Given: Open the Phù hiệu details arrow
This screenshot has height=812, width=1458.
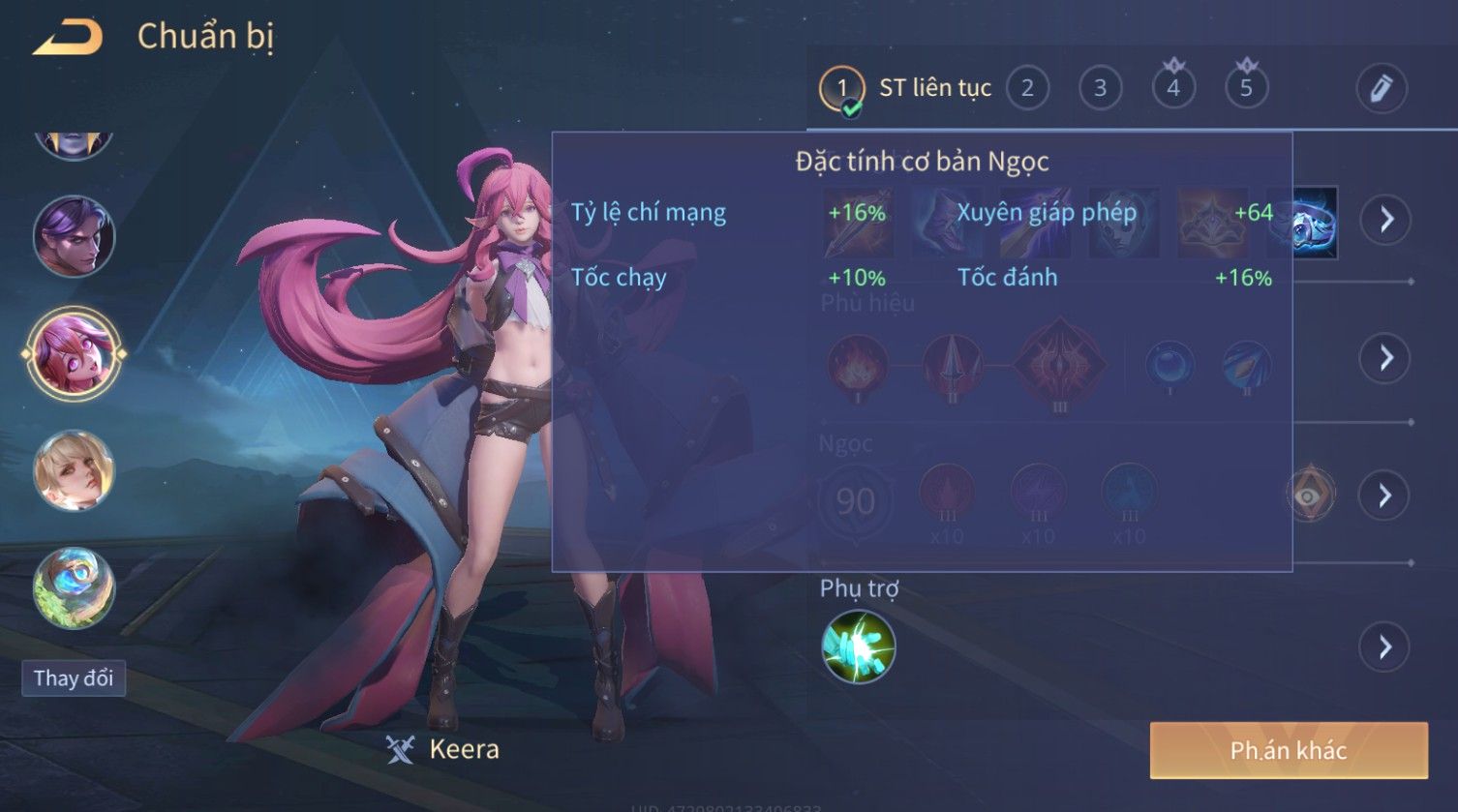Looking at the screenshot, I should point(1385,358).
